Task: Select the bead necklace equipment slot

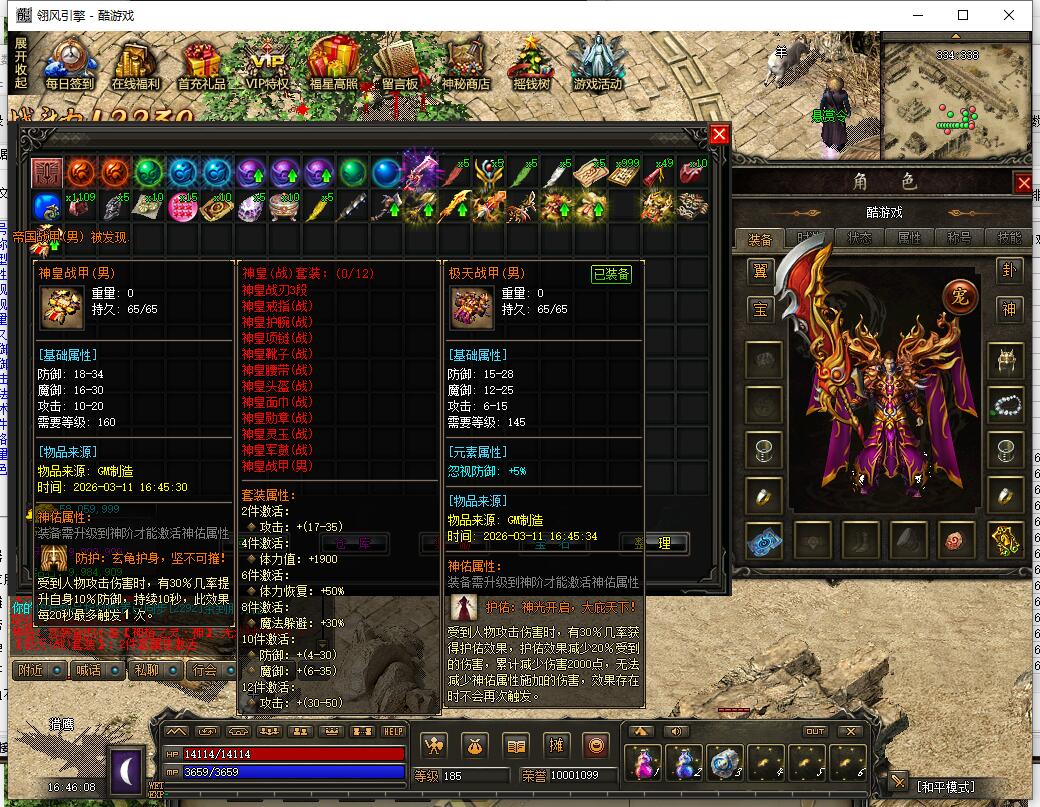Action: point(1006,404)
